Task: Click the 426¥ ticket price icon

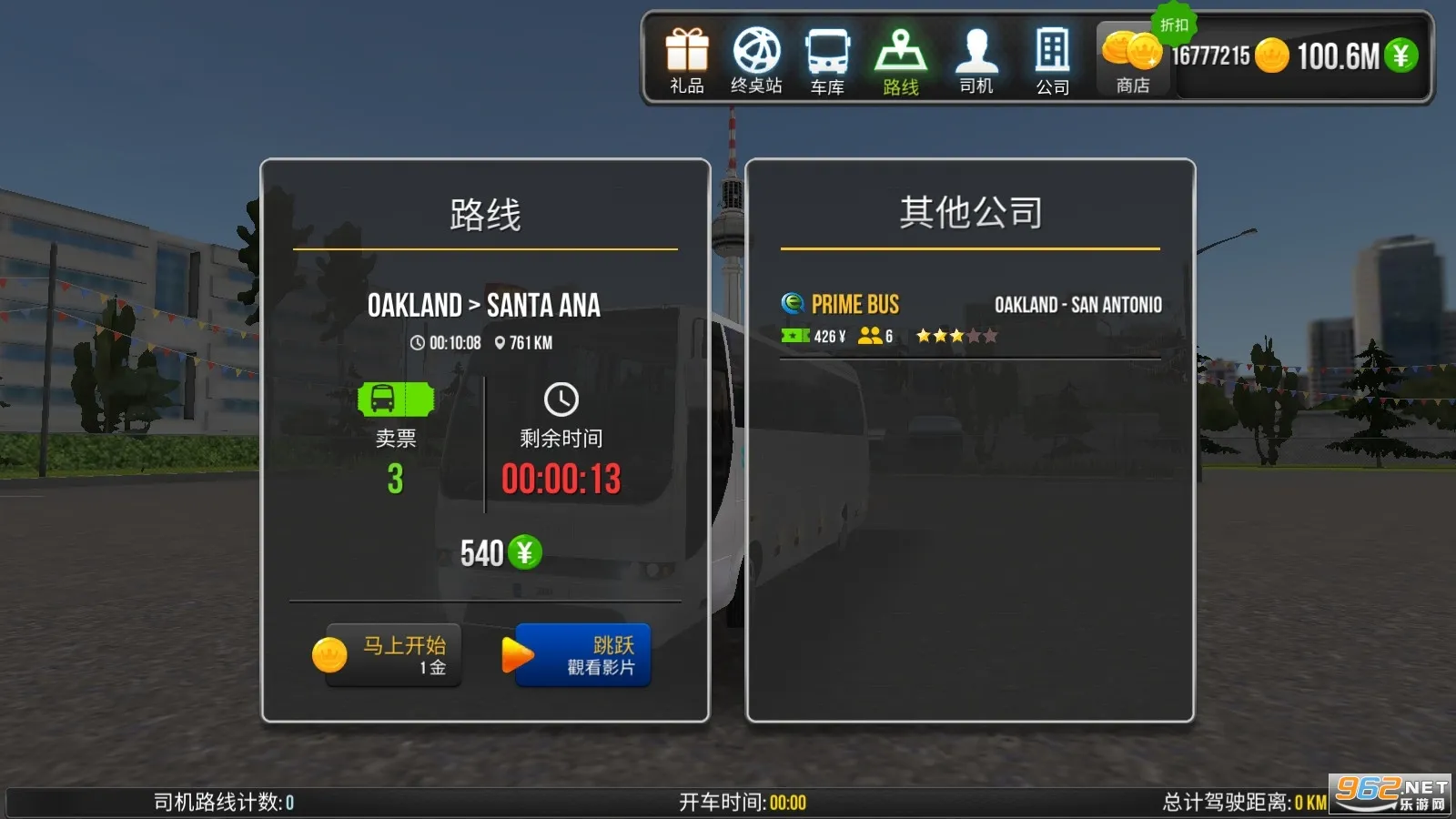Action: click(x=794, y=336)
